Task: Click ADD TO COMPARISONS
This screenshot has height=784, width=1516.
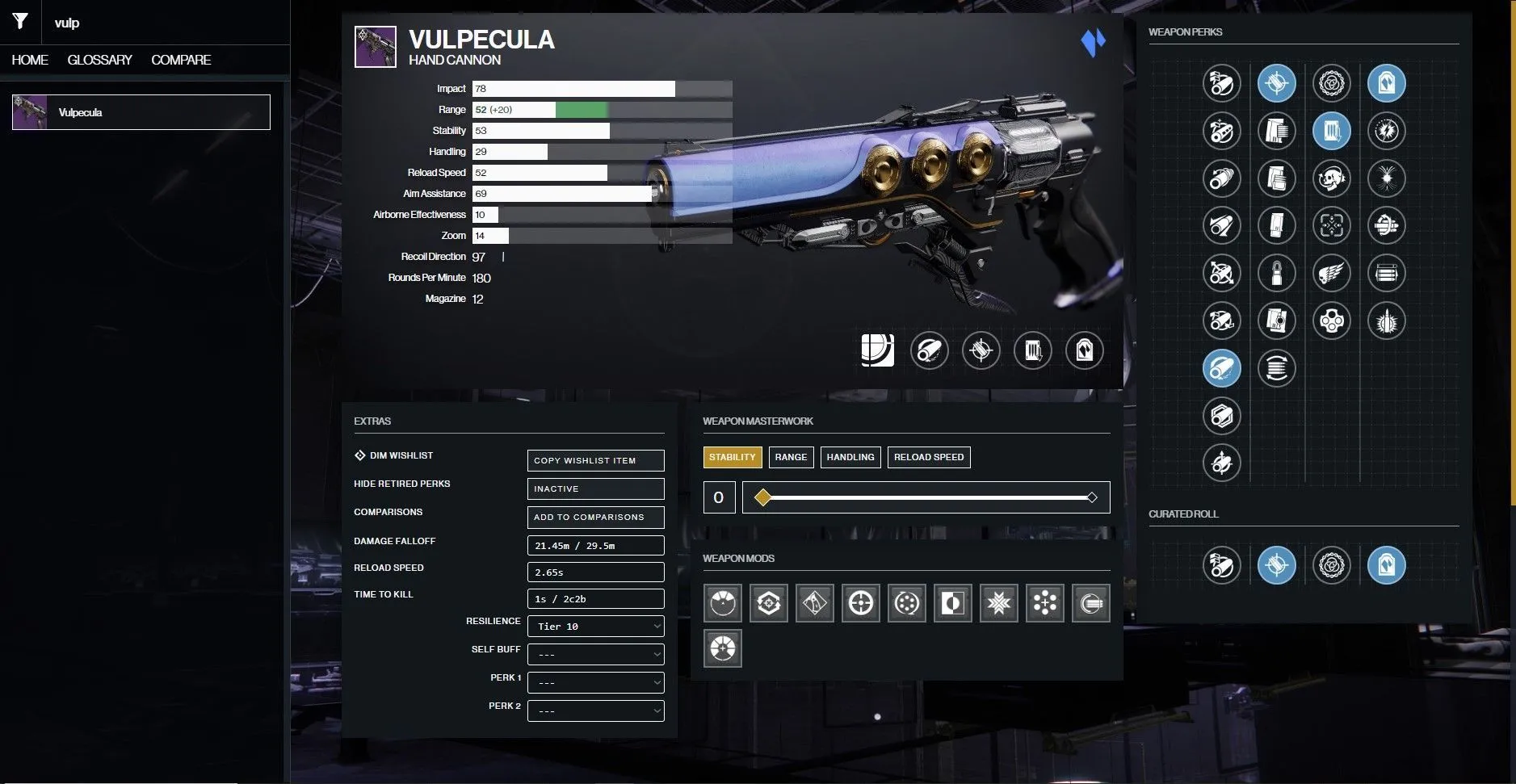Action: [x=594, y=517]
